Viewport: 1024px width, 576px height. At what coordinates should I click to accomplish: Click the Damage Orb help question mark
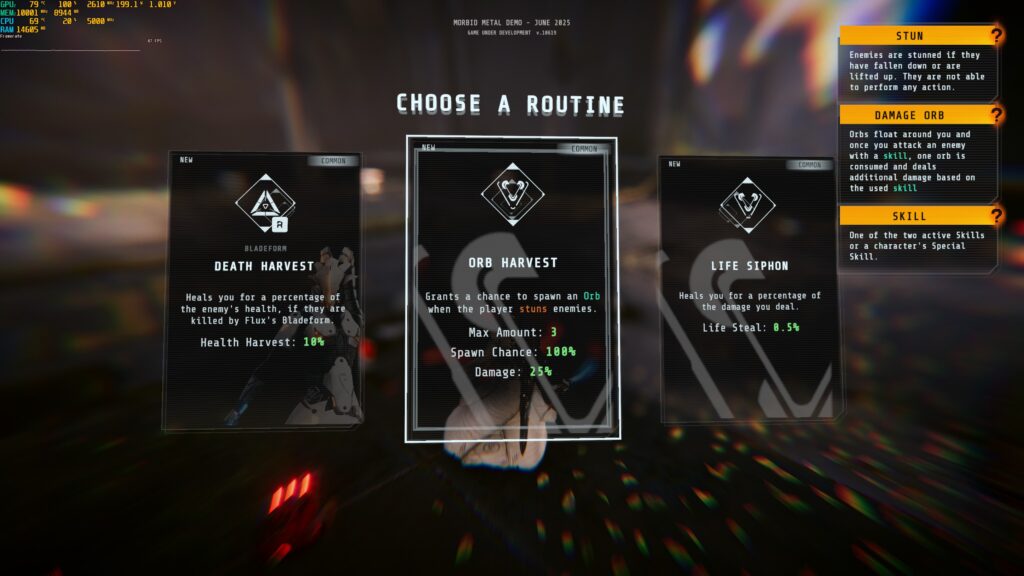[x=995, y=115]
